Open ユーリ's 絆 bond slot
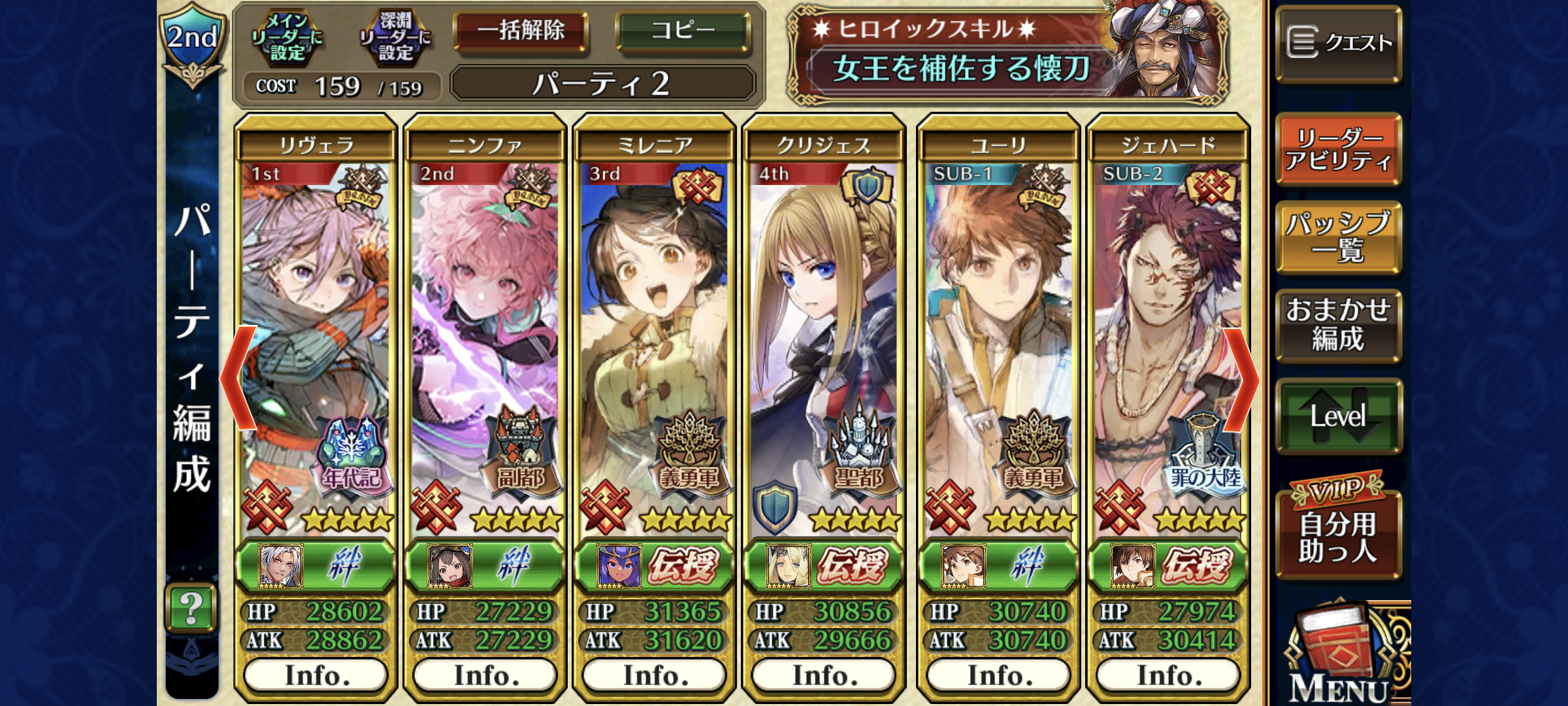This screenshot has width=1568, height=706. tap(998, 566)
